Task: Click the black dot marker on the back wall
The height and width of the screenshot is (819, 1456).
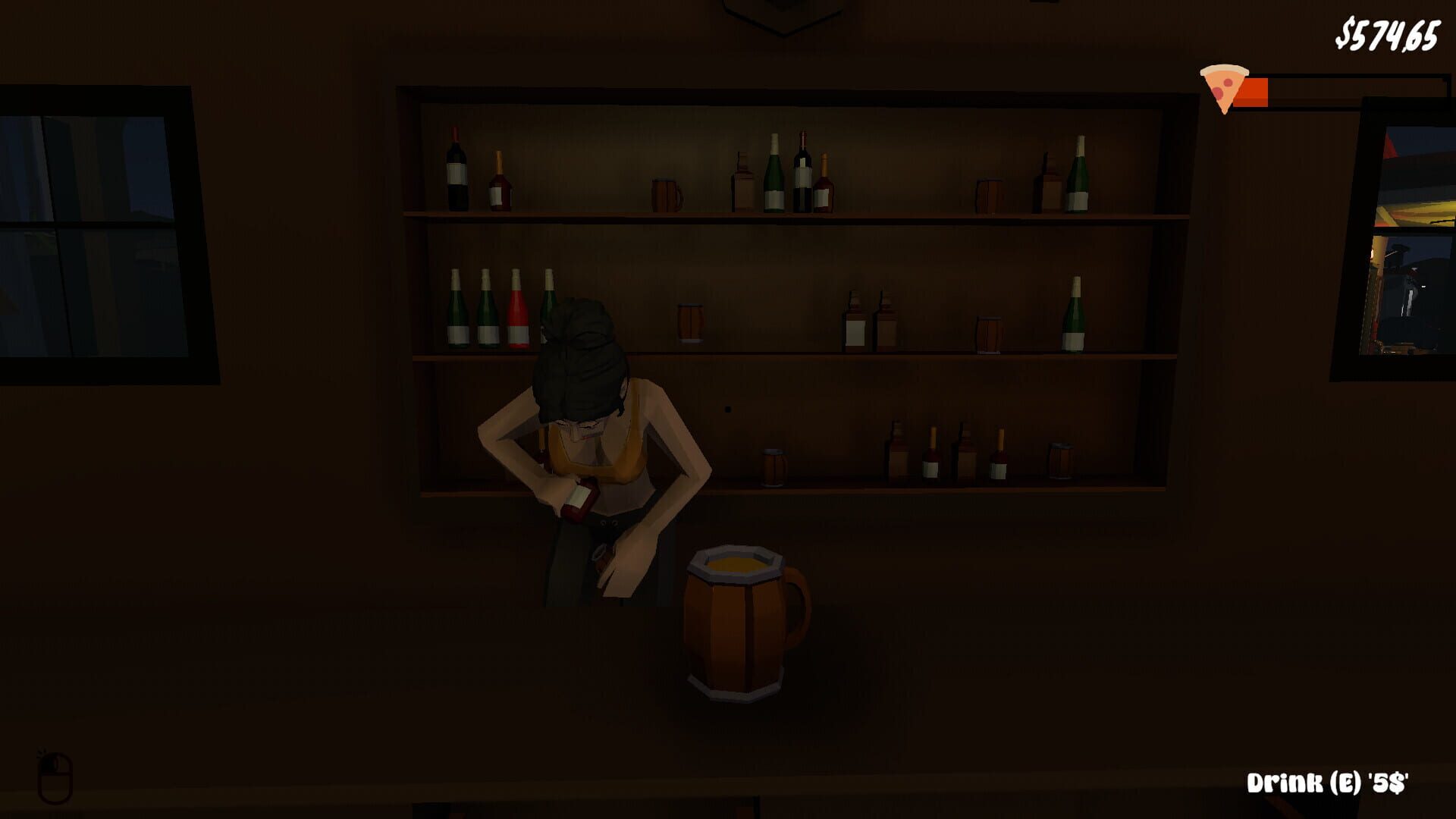Action: click(x=728, y=408)
